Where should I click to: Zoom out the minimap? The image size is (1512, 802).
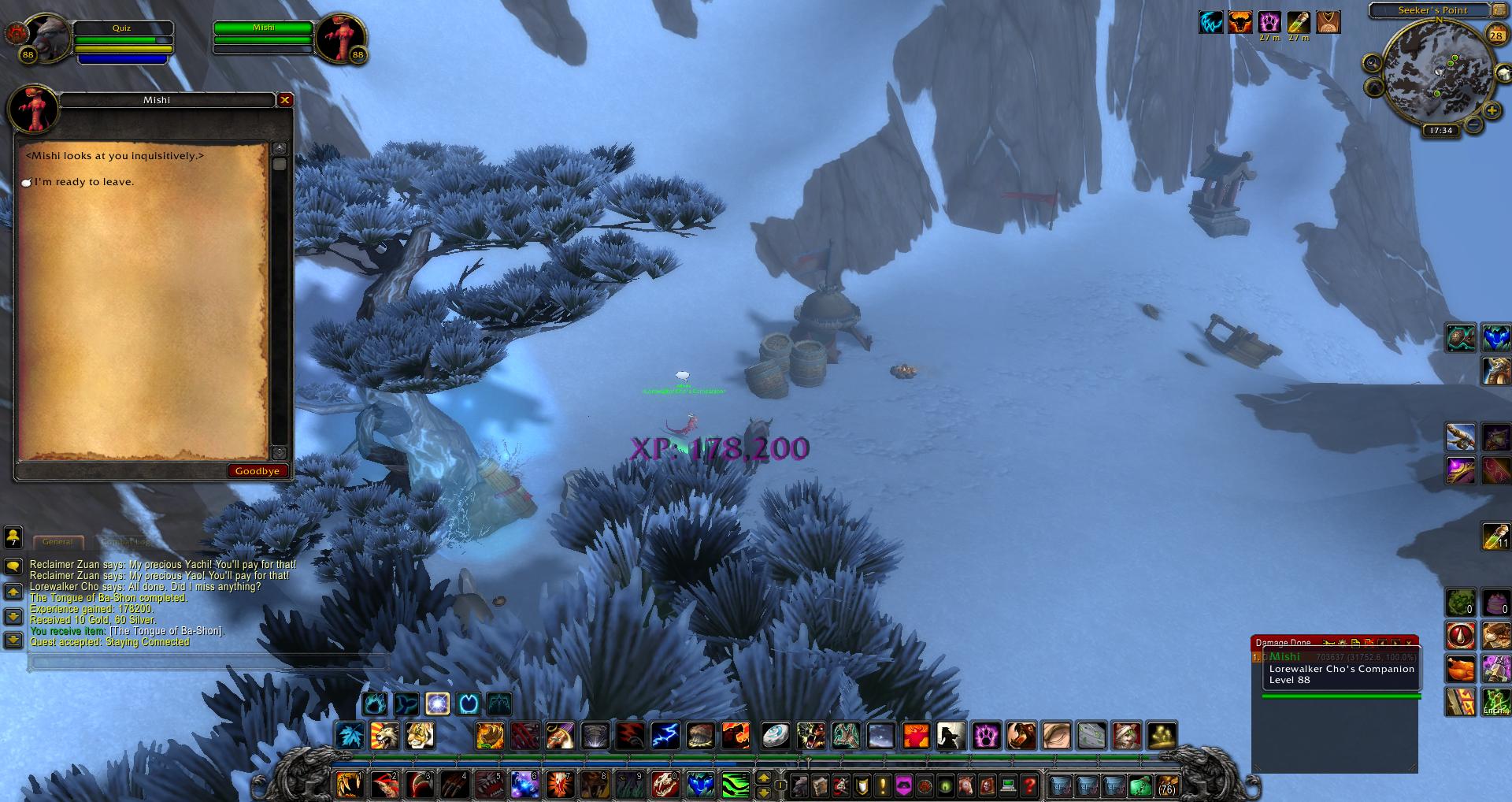[1472, 124]
